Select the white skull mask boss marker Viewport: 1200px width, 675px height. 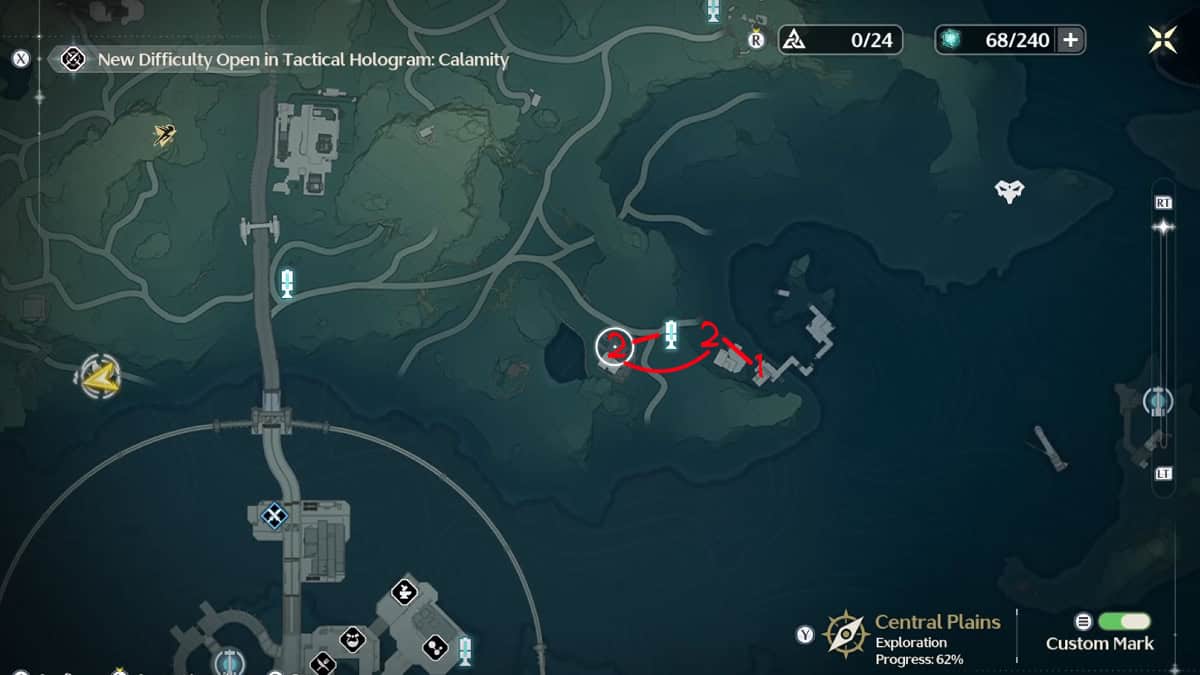(1009, 190)
